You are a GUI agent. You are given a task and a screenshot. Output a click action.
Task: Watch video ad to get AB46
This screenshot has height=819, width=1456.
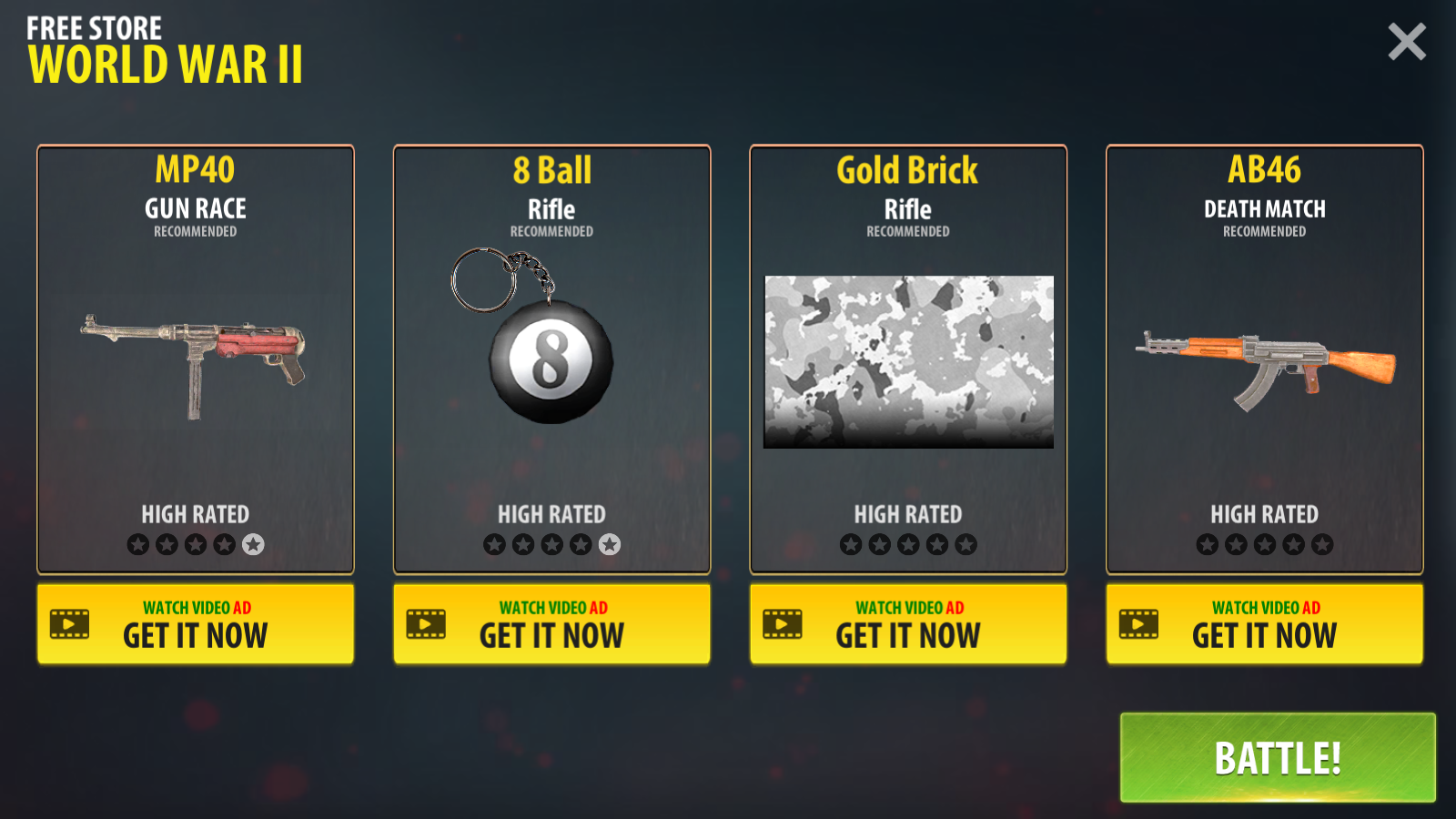[1264, 624]
